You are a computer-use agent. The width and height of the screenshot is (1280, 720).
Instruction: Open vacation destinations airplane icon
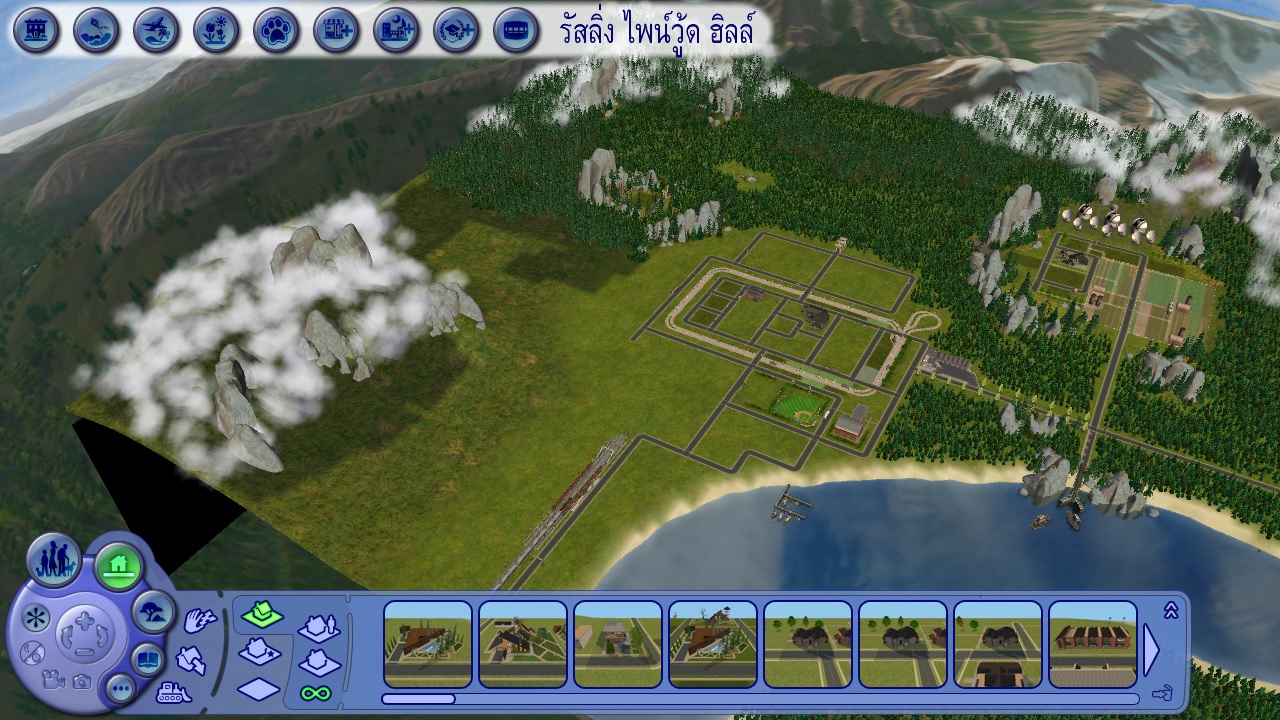pyautogui.click(x=156, y=30)
